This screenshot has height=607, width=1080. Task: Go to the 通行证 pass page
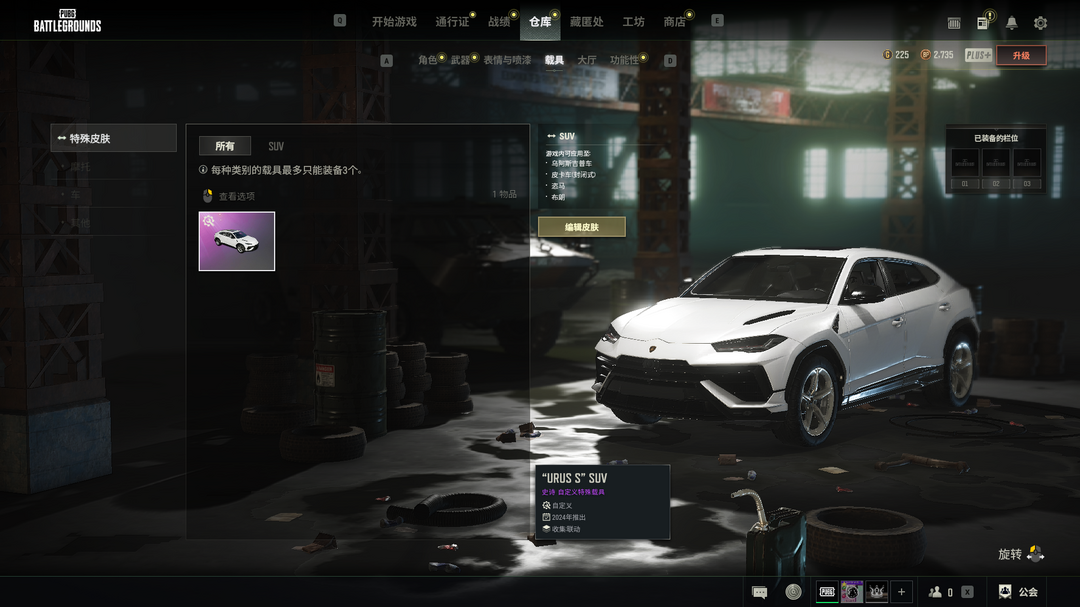452,21
